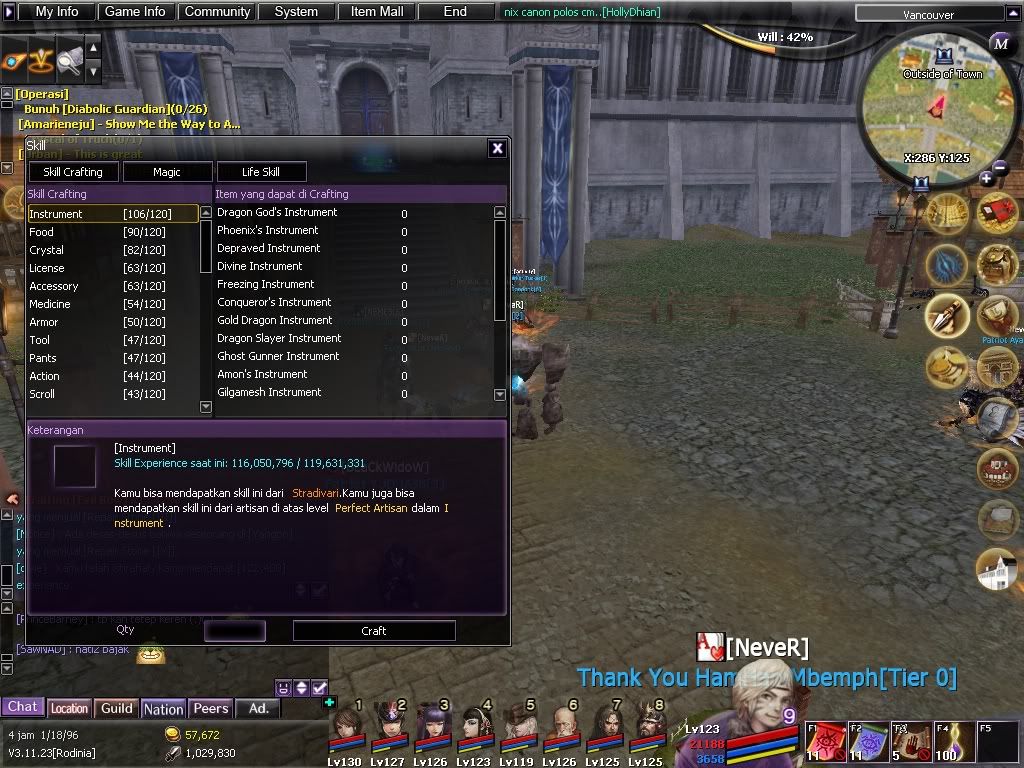Open the Item Mall
The height and width of the screenshot is (768, 1024).
point(377,12)
